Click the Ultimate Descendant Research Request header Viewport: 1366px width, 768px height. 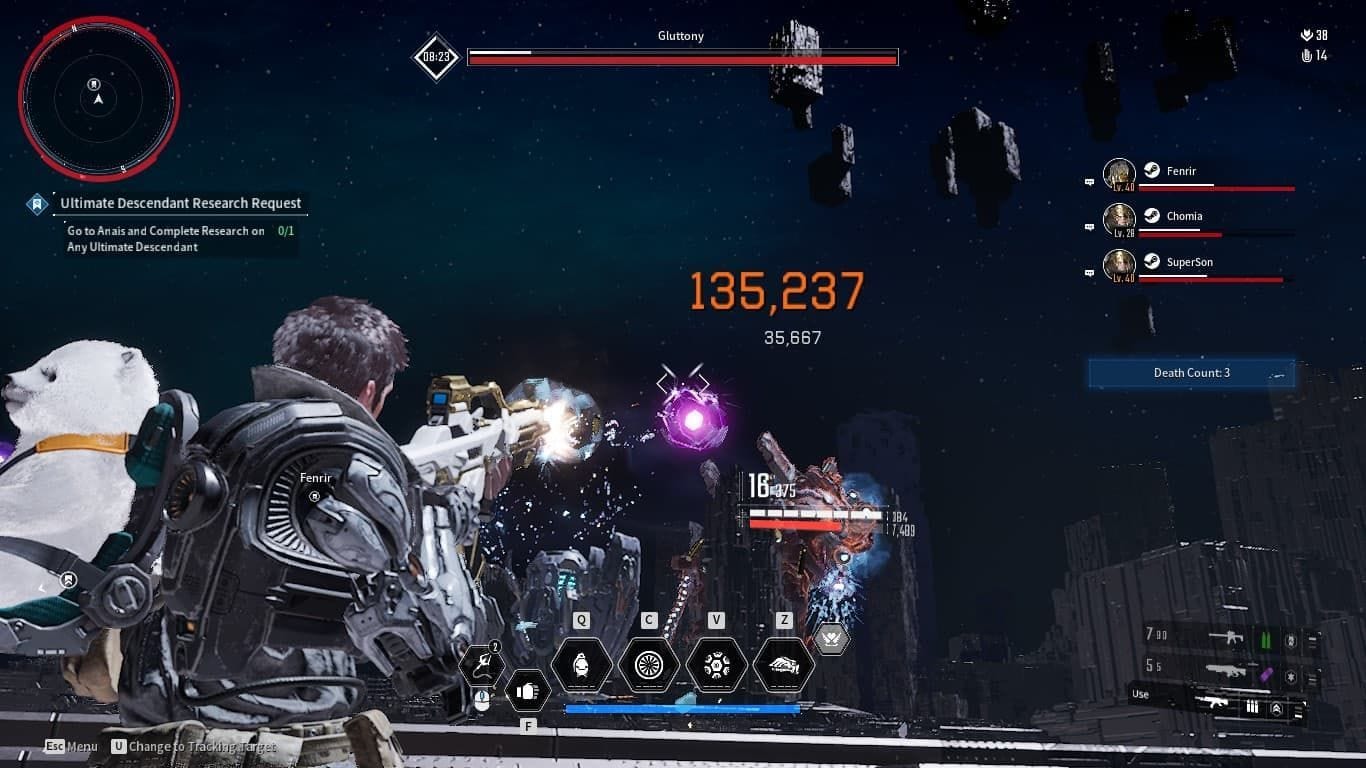[180, 203]
